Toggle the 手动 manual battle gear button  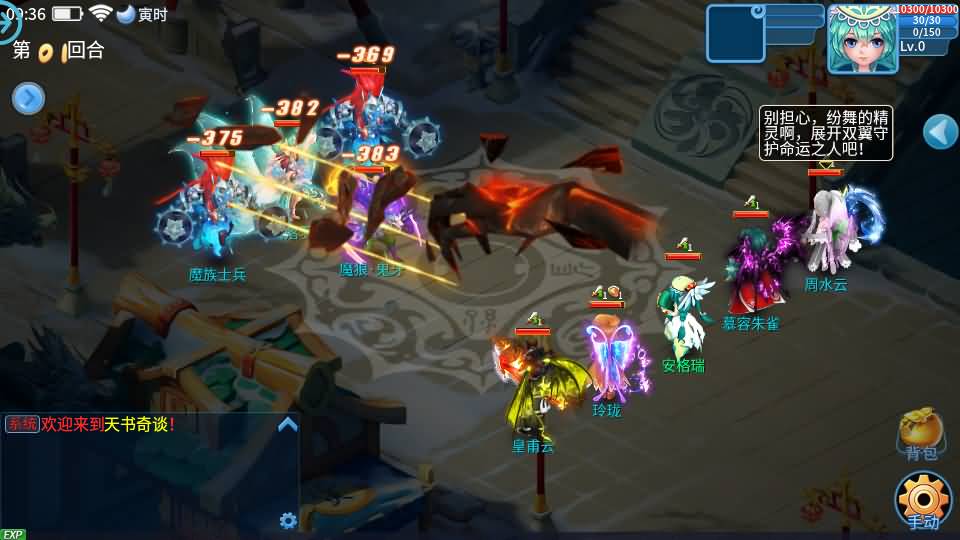coord(922,499)
